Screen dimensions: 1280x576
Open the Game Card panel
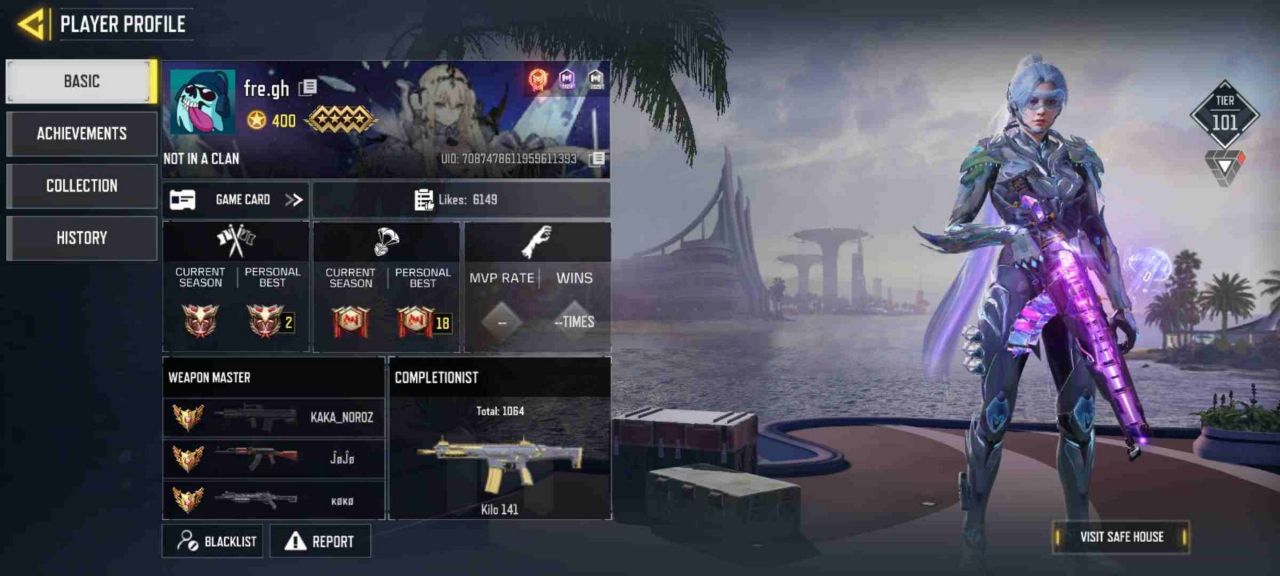pos(236,200)
